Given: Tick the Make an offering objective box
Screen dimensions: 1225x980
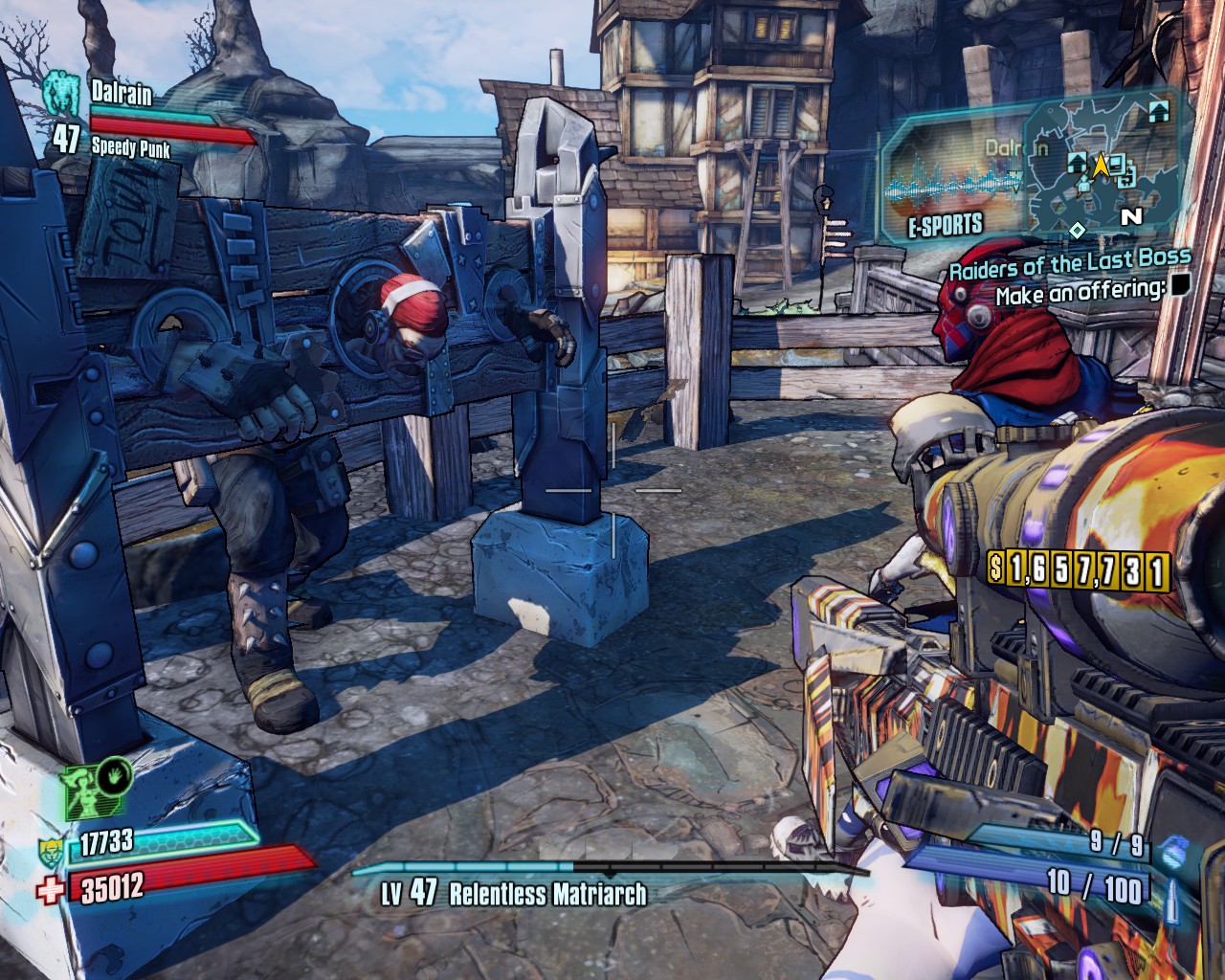Looking at the screenshot, I should 1180,285.
